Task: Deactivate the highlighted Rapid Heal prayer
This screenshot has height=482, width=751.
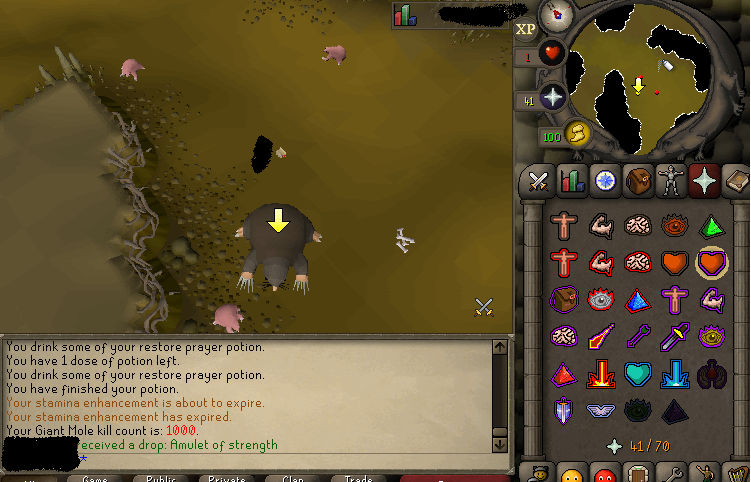Action: (x=712, y=263)
